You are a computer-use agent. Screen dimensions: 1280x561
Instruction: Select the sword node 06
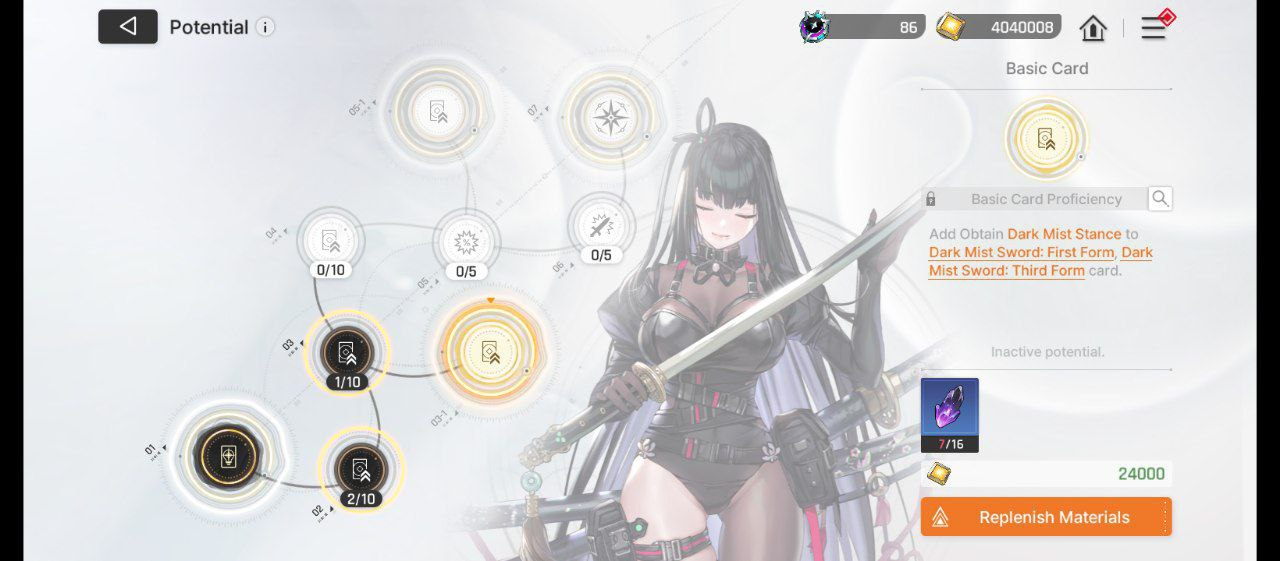[601, 226]
